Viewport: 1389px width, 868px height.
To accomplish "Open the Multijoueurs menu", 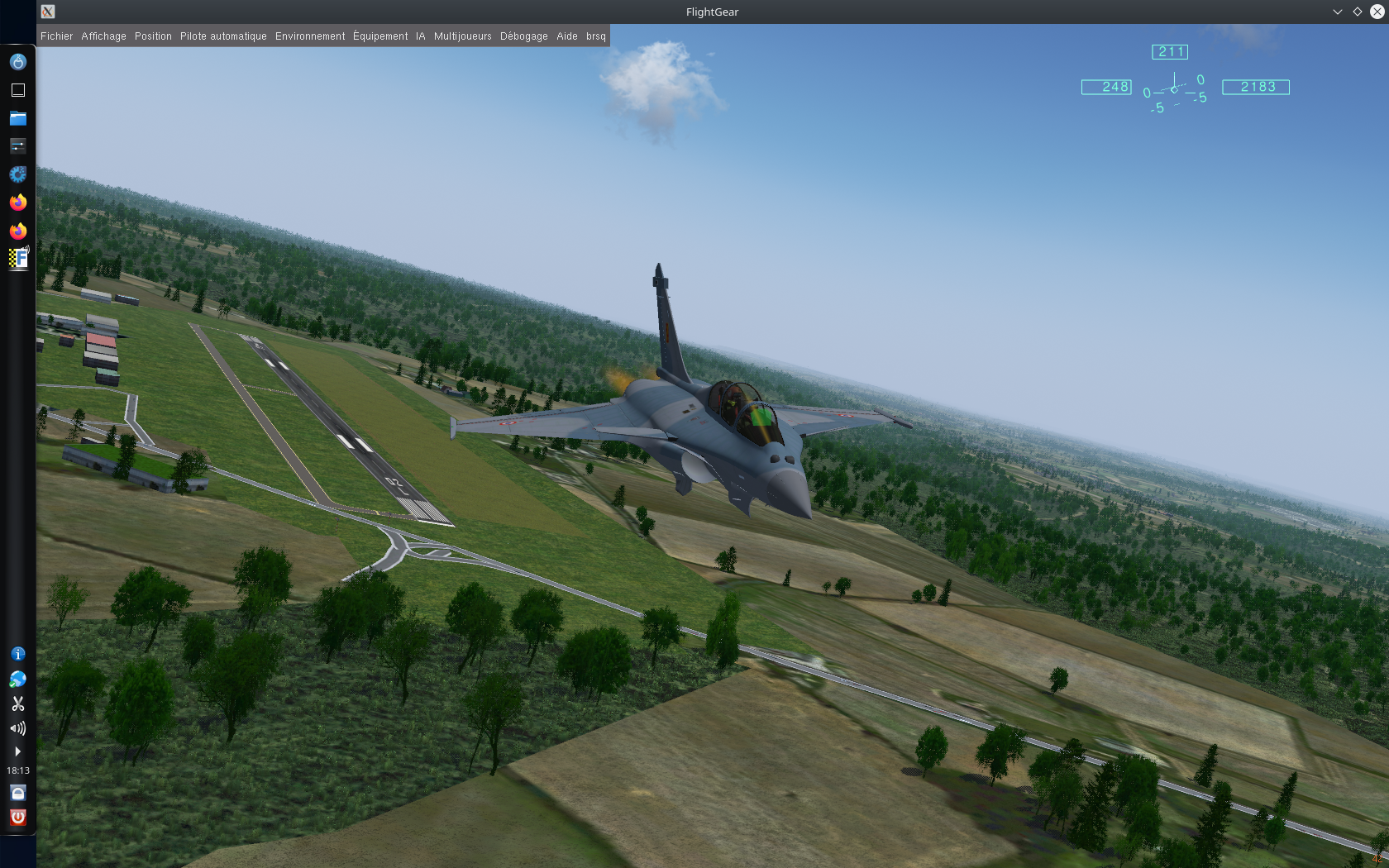I will pos(462,36).
